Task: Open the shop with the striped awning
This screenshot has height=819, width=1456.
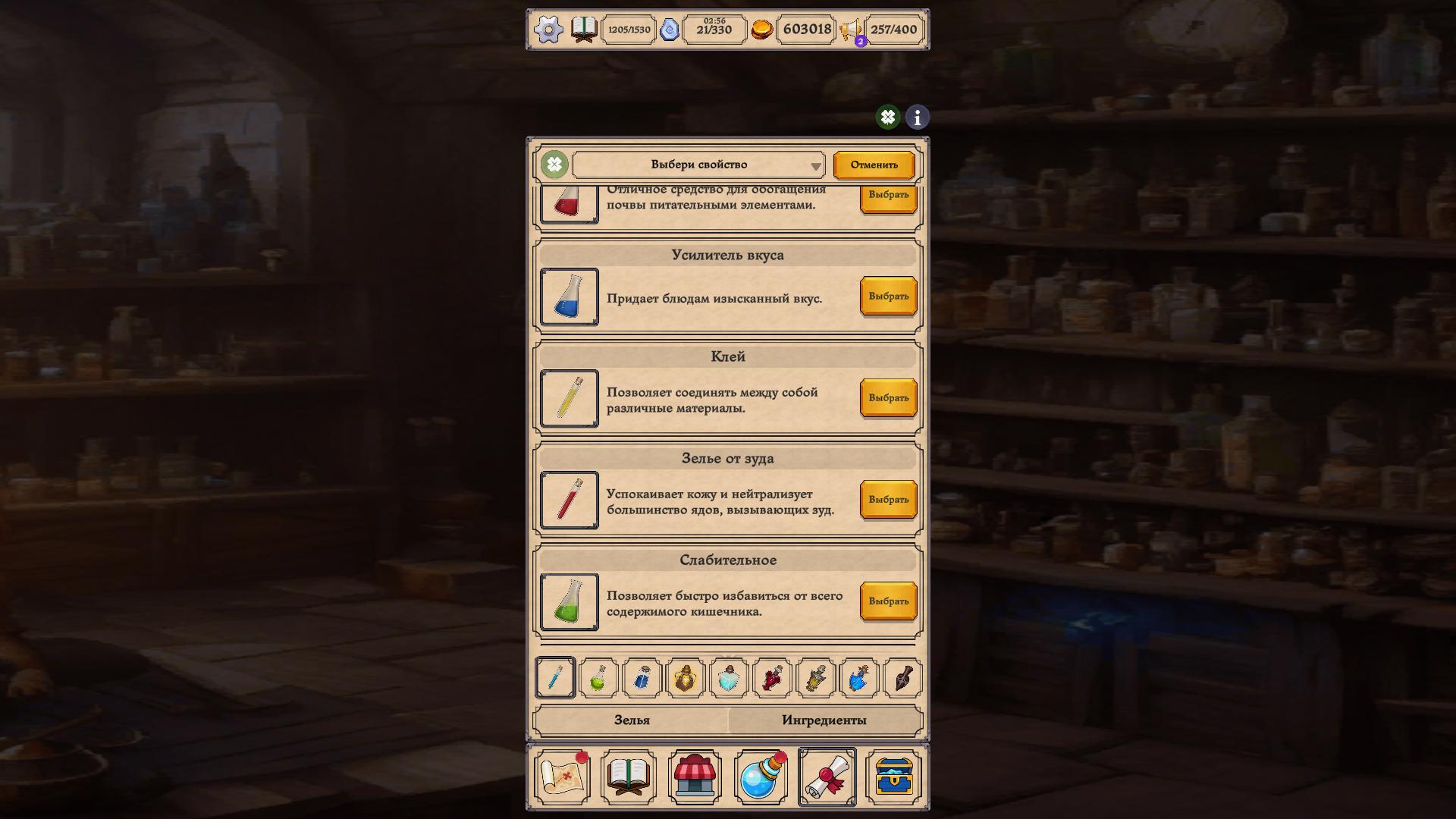Action: point(695,777)
